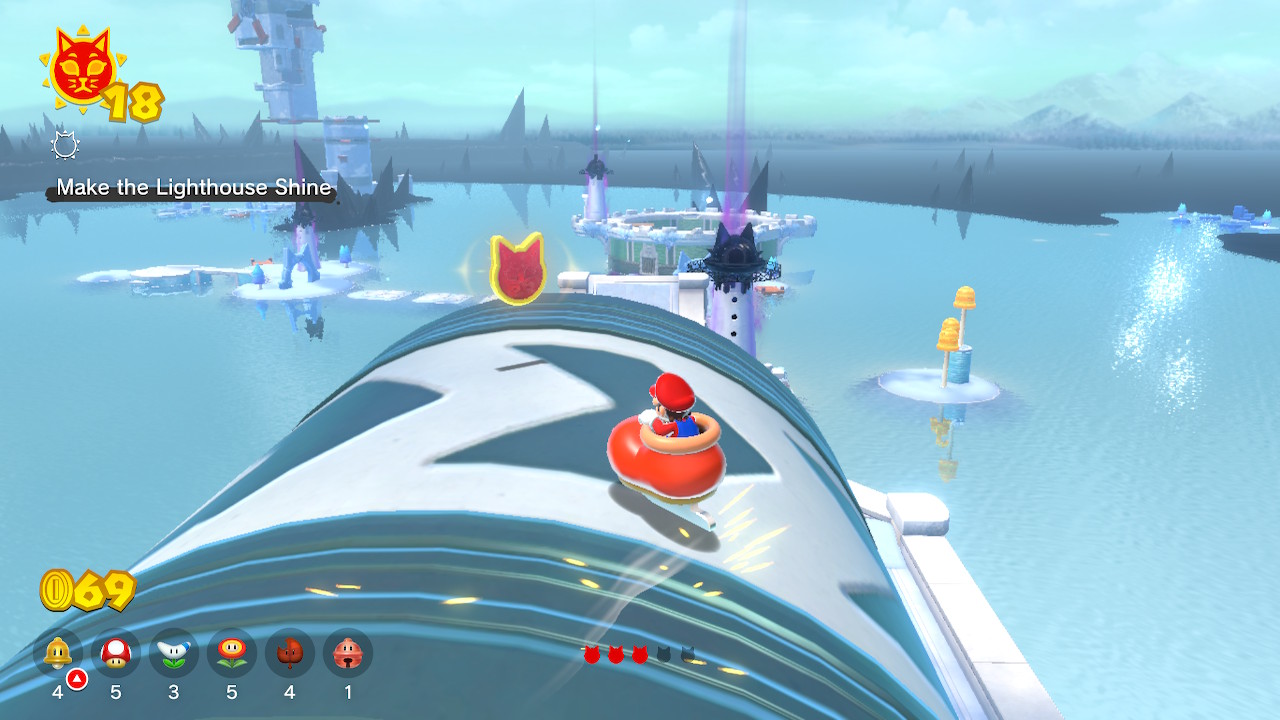Select the Fire Flower reserve item
The height and width of the screenshot is (720, 1280).
click(x=232, y=654)
